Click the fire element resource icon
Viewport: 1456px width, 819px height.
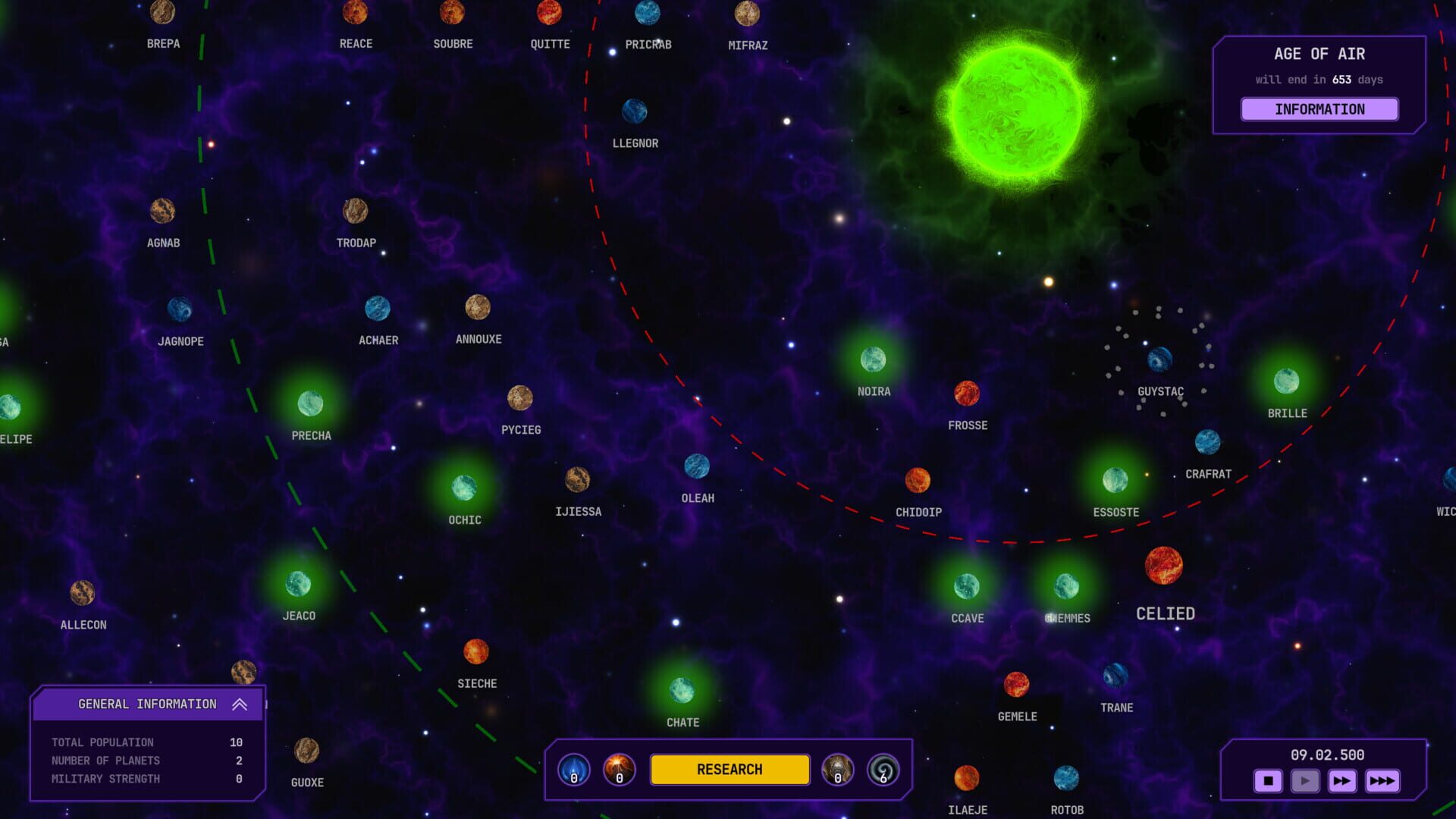click(x=619, y=769)
